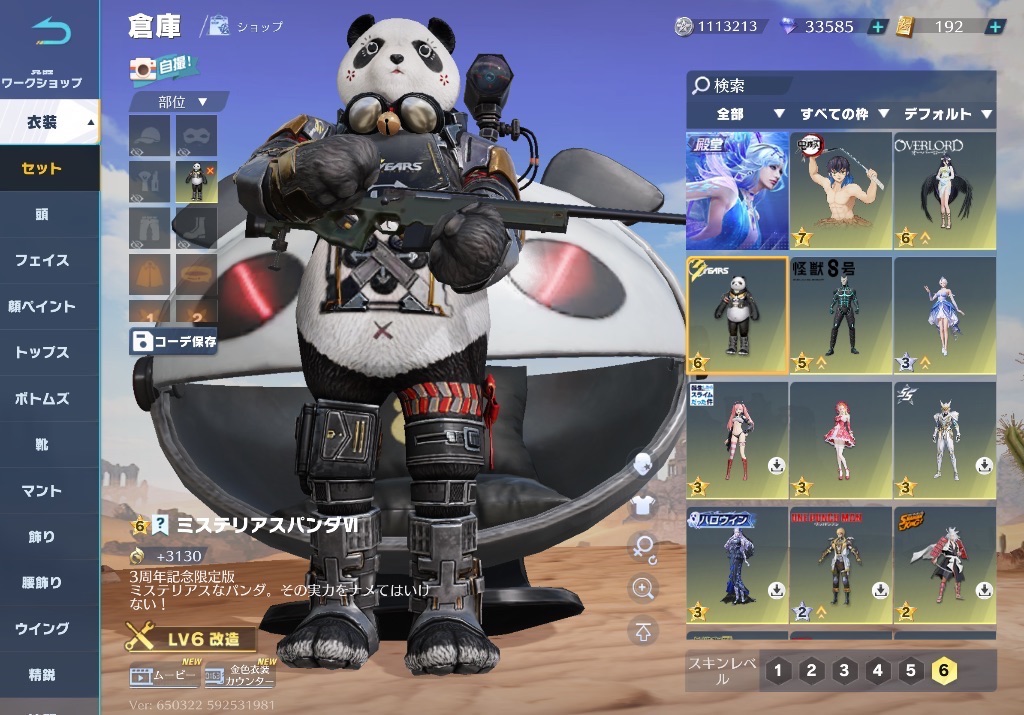Open the フェイス category
Screen dimensions: 1024x715
click(42, 261)
